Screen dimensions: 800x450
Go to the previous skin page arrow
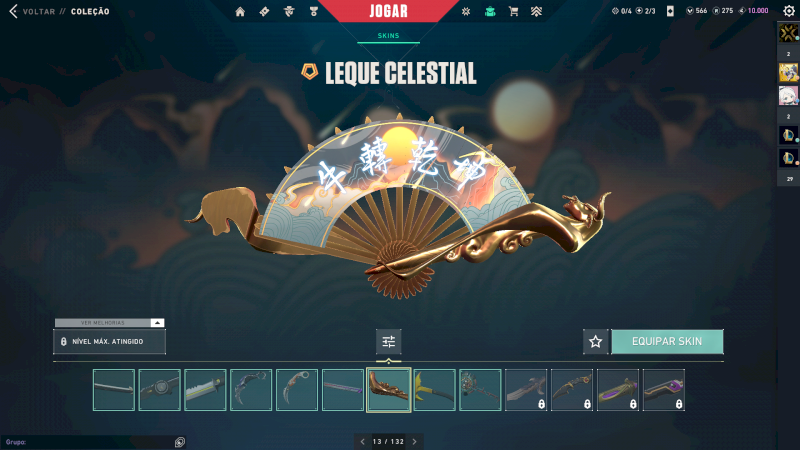click(x=362, y=441)
